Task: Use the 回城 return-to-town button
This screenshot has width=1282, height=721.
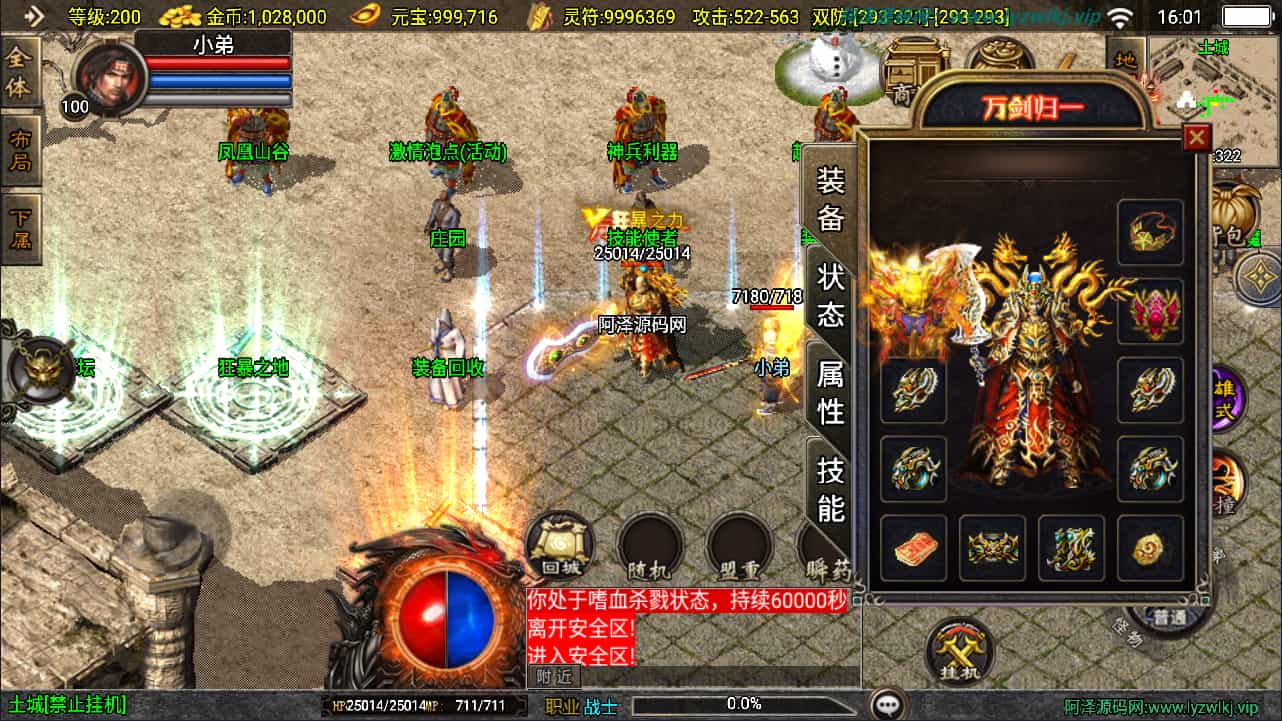Action: (560, 546)
